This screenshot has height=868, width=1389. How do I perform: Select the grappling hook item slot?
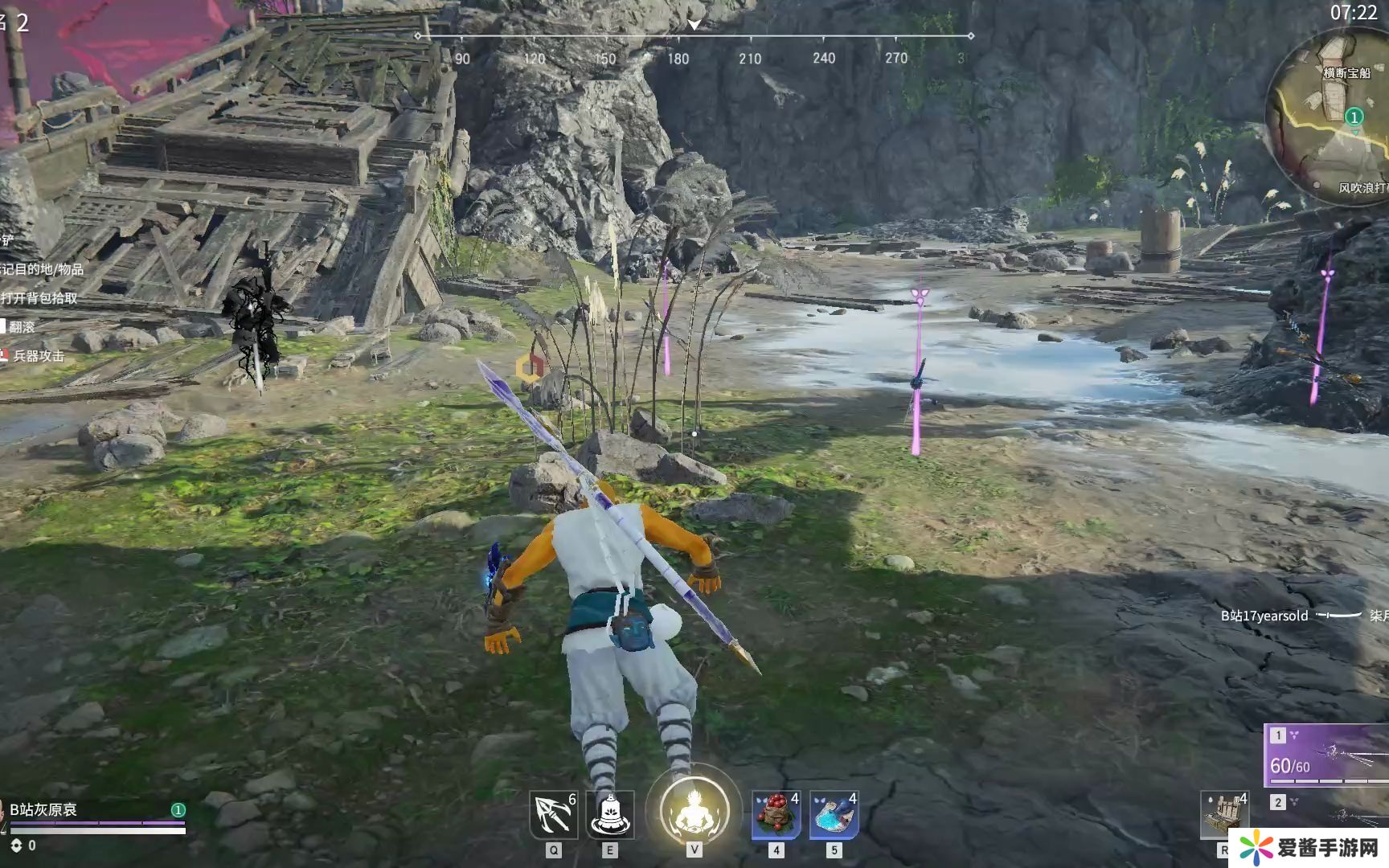point(554,815)
